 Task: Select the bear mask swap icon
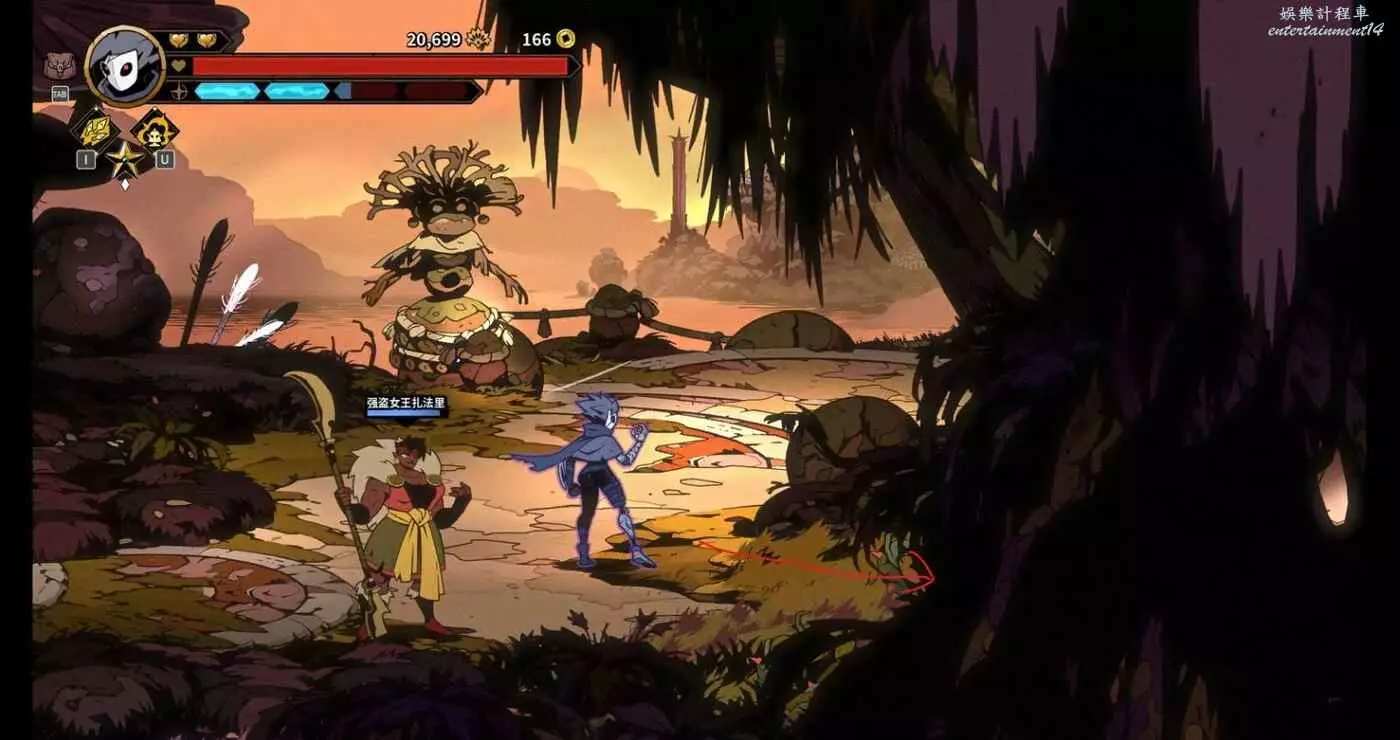coord(58,67)
